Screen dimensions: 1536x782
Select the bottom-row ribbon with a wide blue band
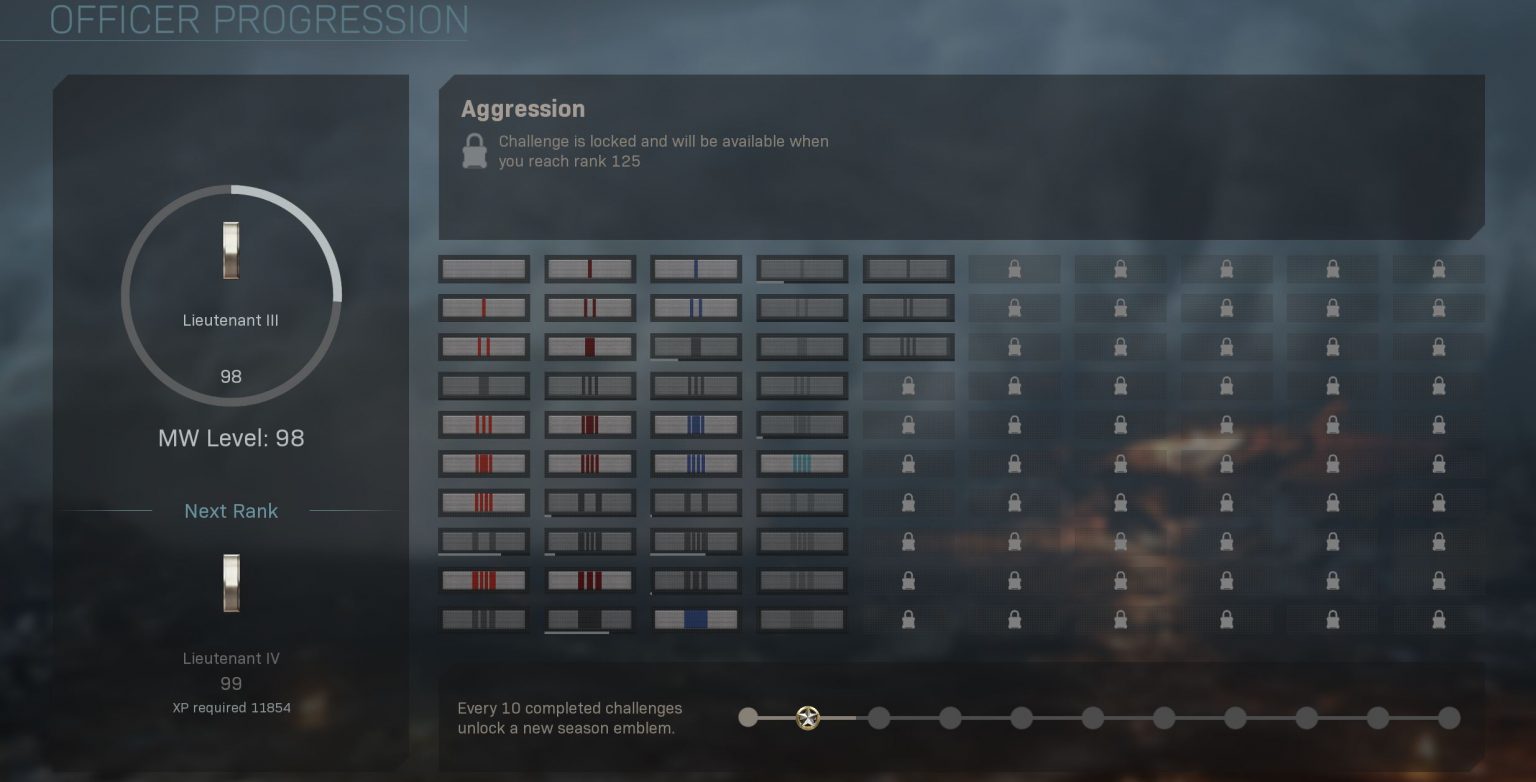696,618
